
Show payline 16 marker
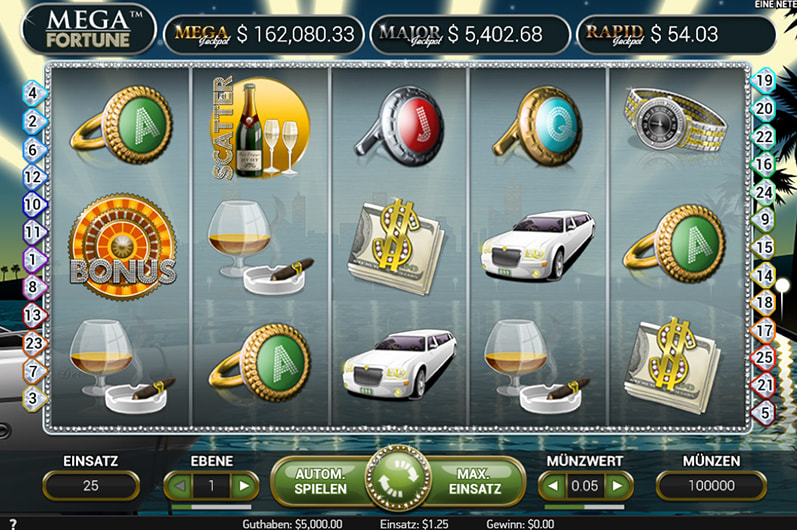point(765,164)
